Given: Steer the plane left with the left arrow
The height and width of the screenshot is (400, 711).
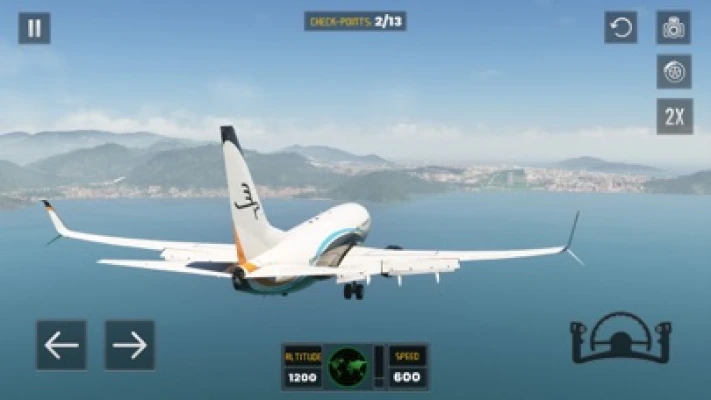Looking at the screenshot, I should point(61,345).
